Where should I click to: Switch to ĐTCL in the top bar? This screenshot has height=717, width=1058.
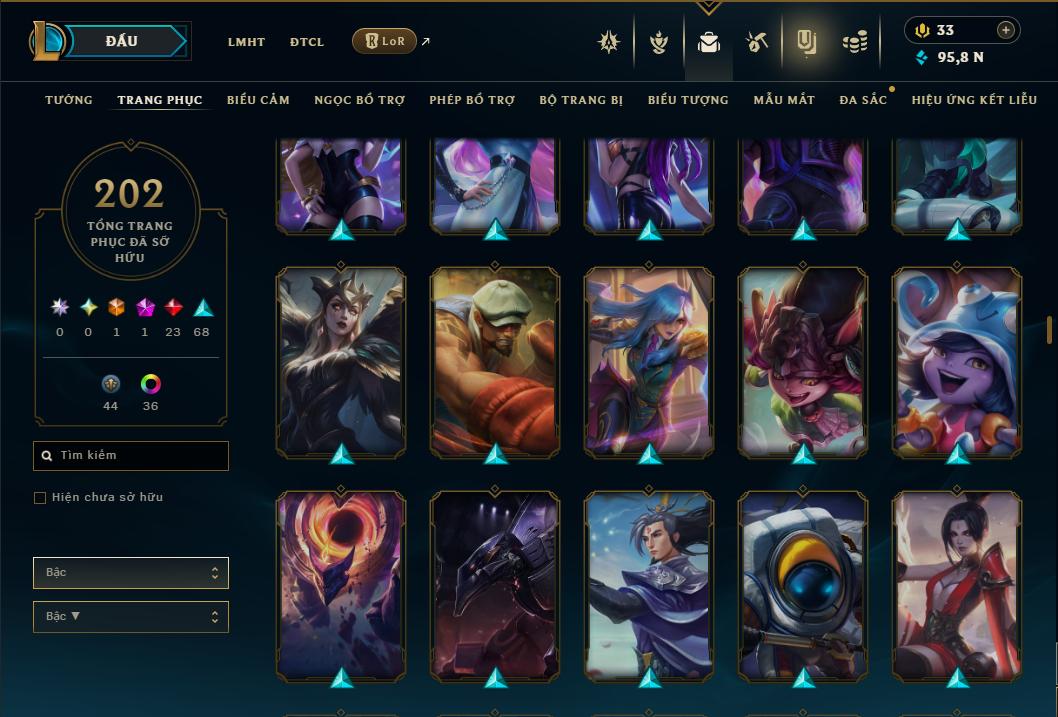(307, 42)
